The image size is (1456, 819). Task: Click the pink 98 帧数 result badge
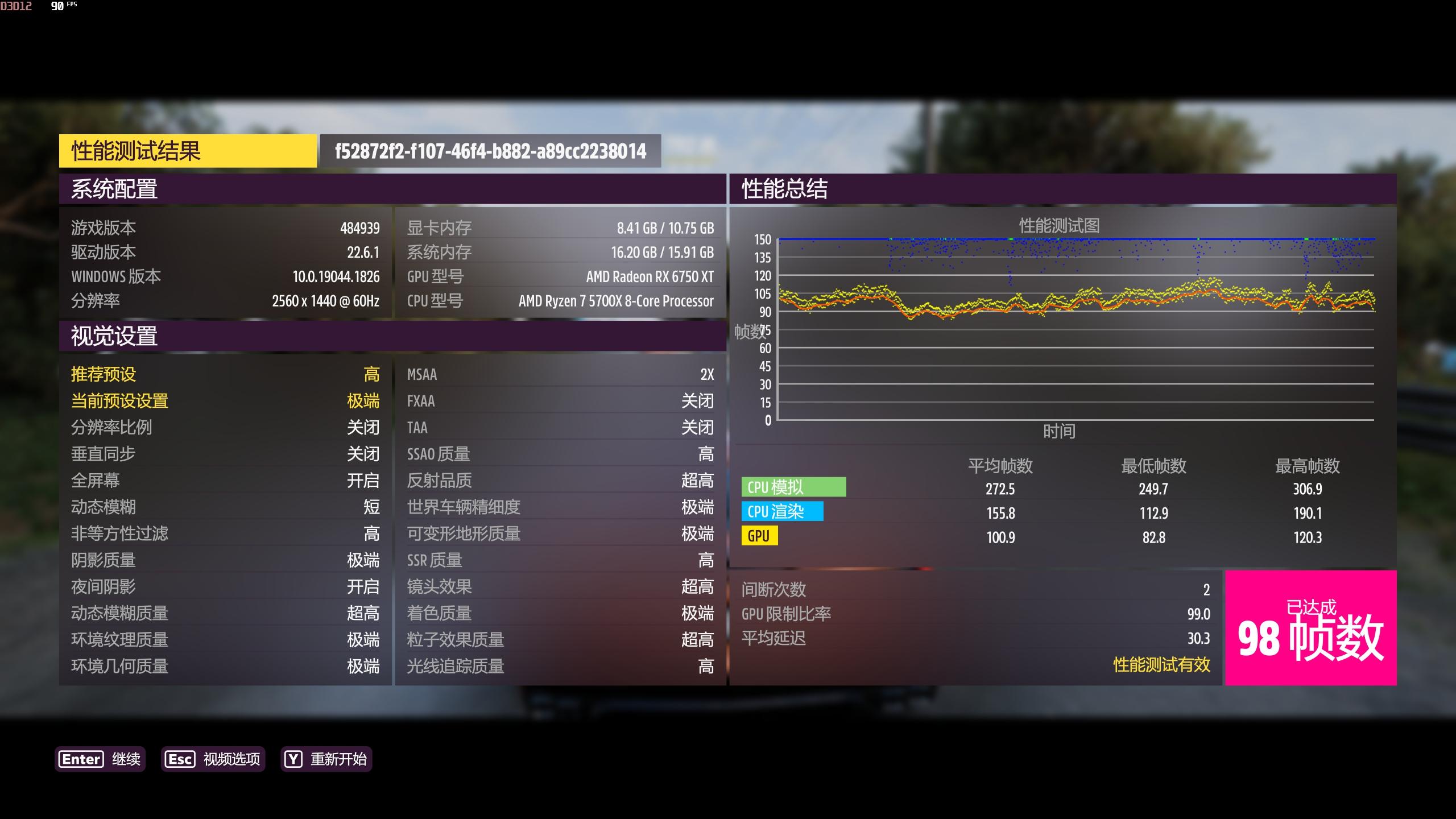pos(1308,628)
